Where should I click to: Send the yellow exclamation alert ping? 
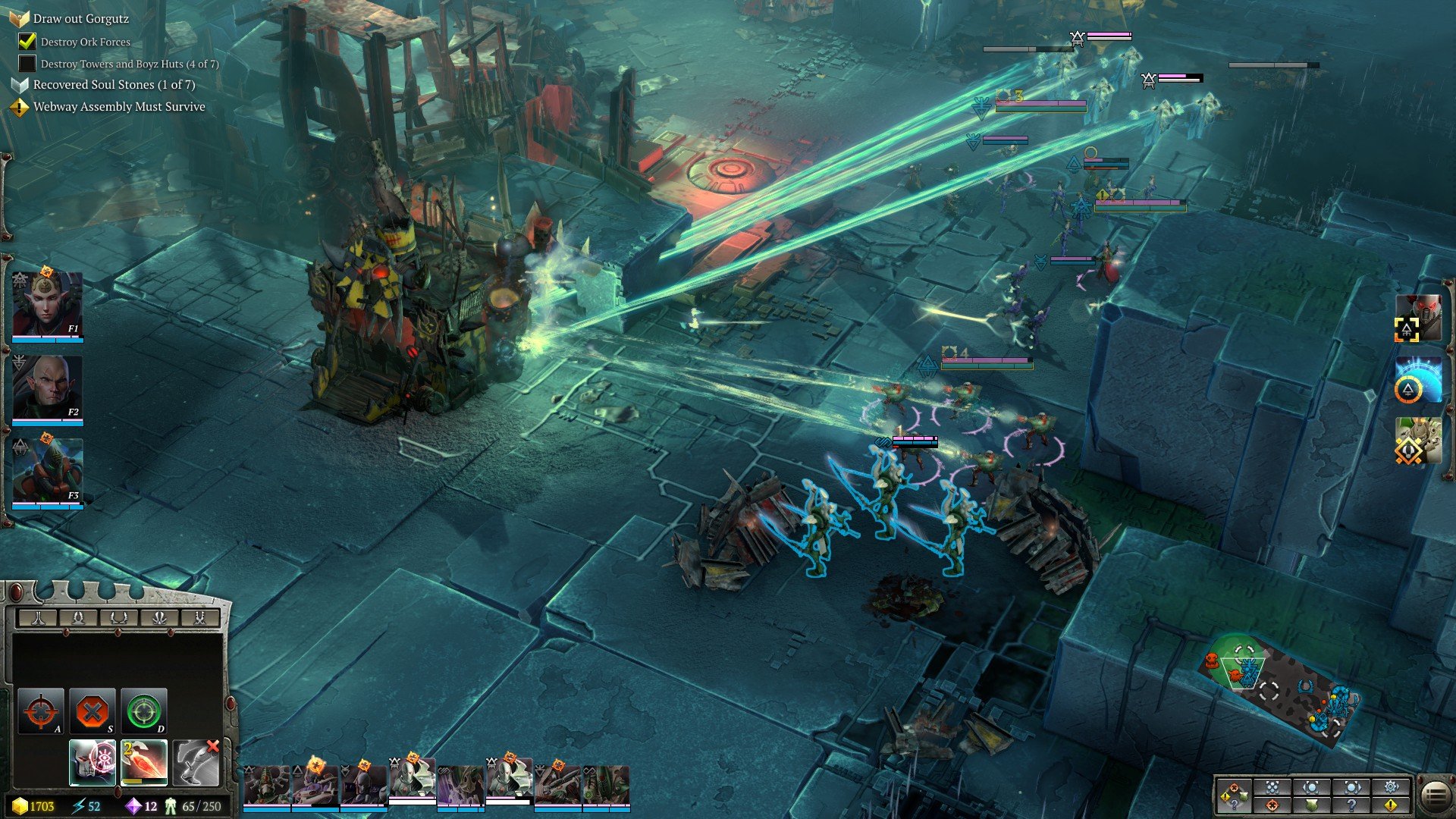pyautogui.click(x=1391, y=805)
